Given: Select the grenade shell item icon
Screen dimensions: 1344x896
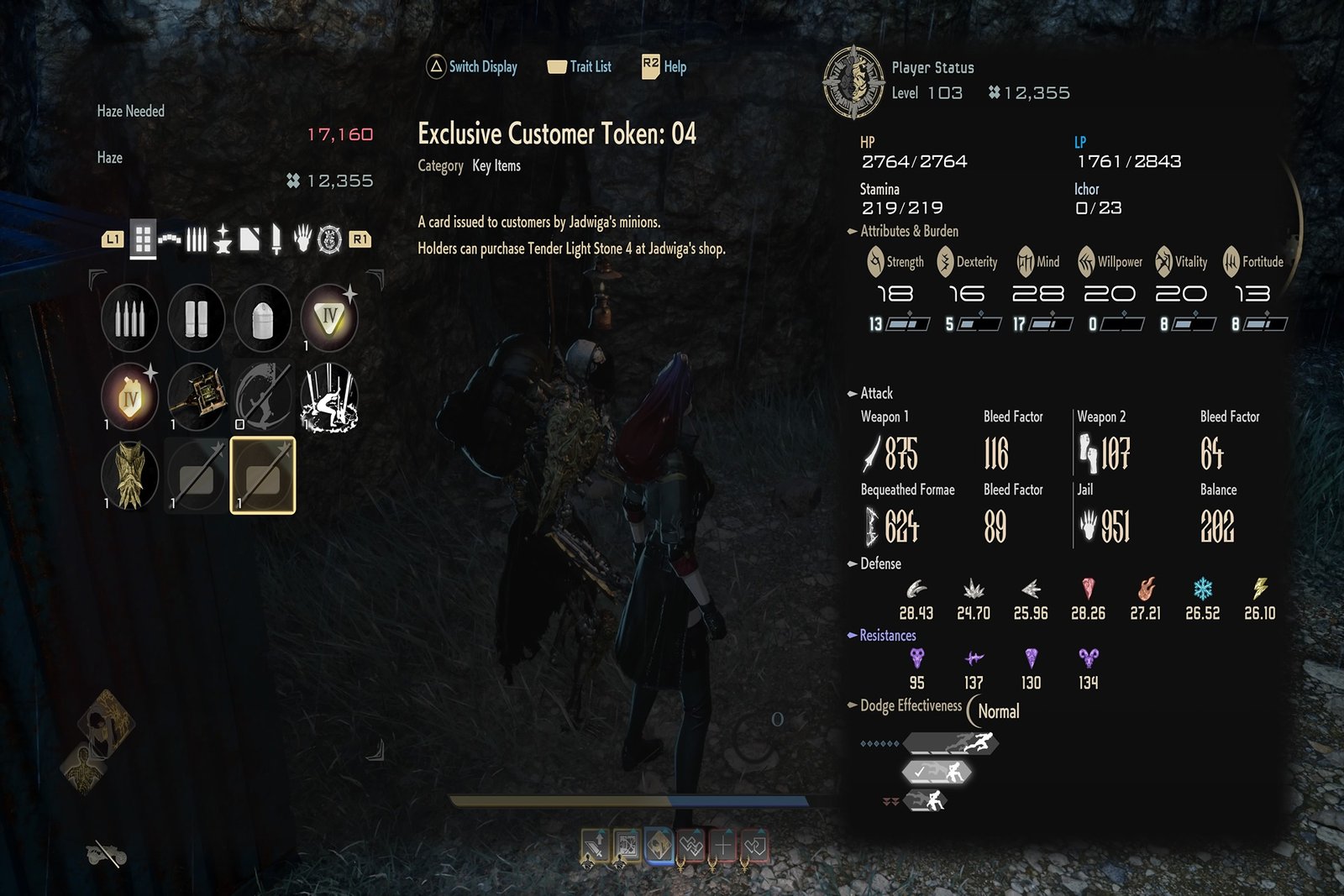Looking at the screenshot, I should [263, 317].
